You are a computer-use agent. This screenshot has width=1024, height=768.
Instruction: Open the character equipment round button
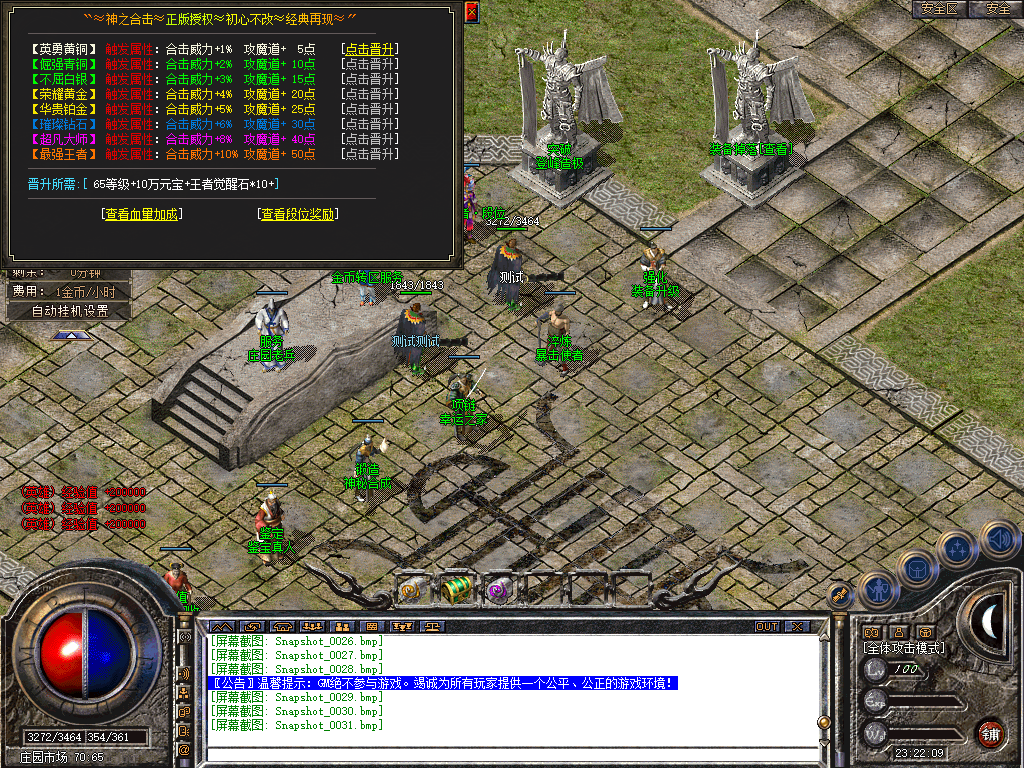pos(877,589)
